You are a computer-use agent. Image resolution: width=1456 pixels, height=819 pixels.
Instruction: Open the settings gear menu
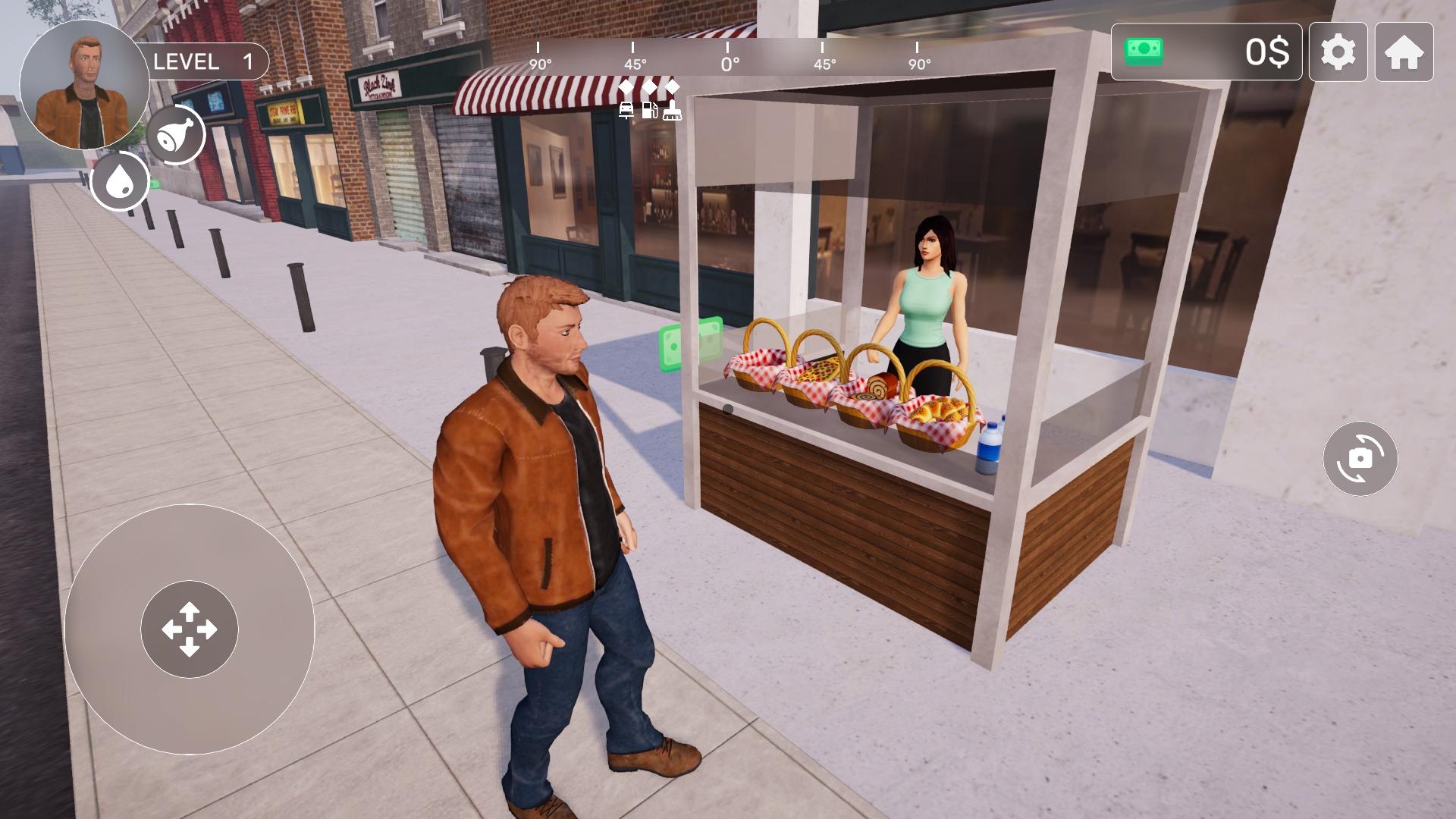click(1338, 52)
